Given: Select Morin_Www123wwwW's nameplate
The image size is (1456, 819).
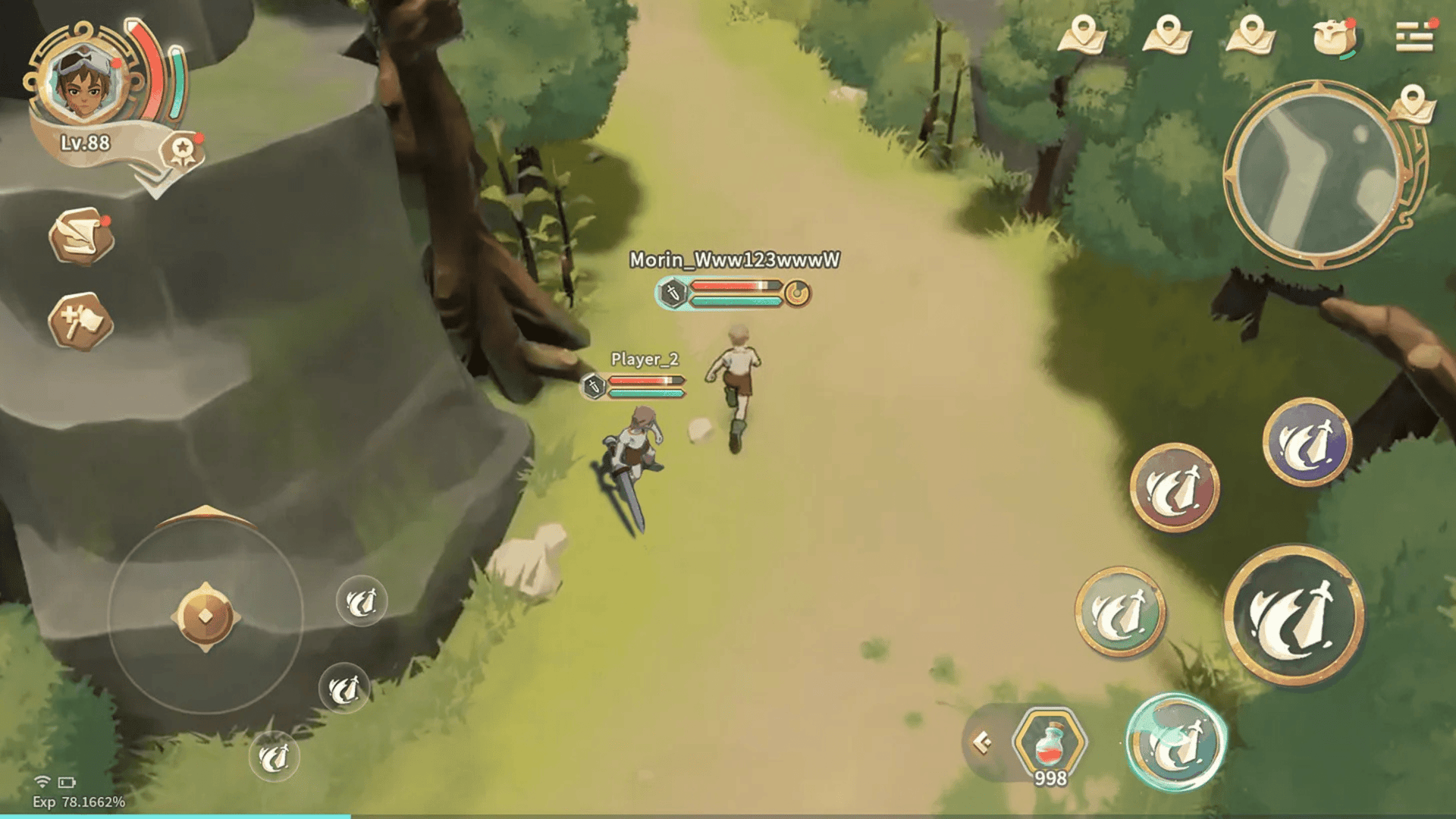Looking at the screenshot, I should (x=734, y=260).
